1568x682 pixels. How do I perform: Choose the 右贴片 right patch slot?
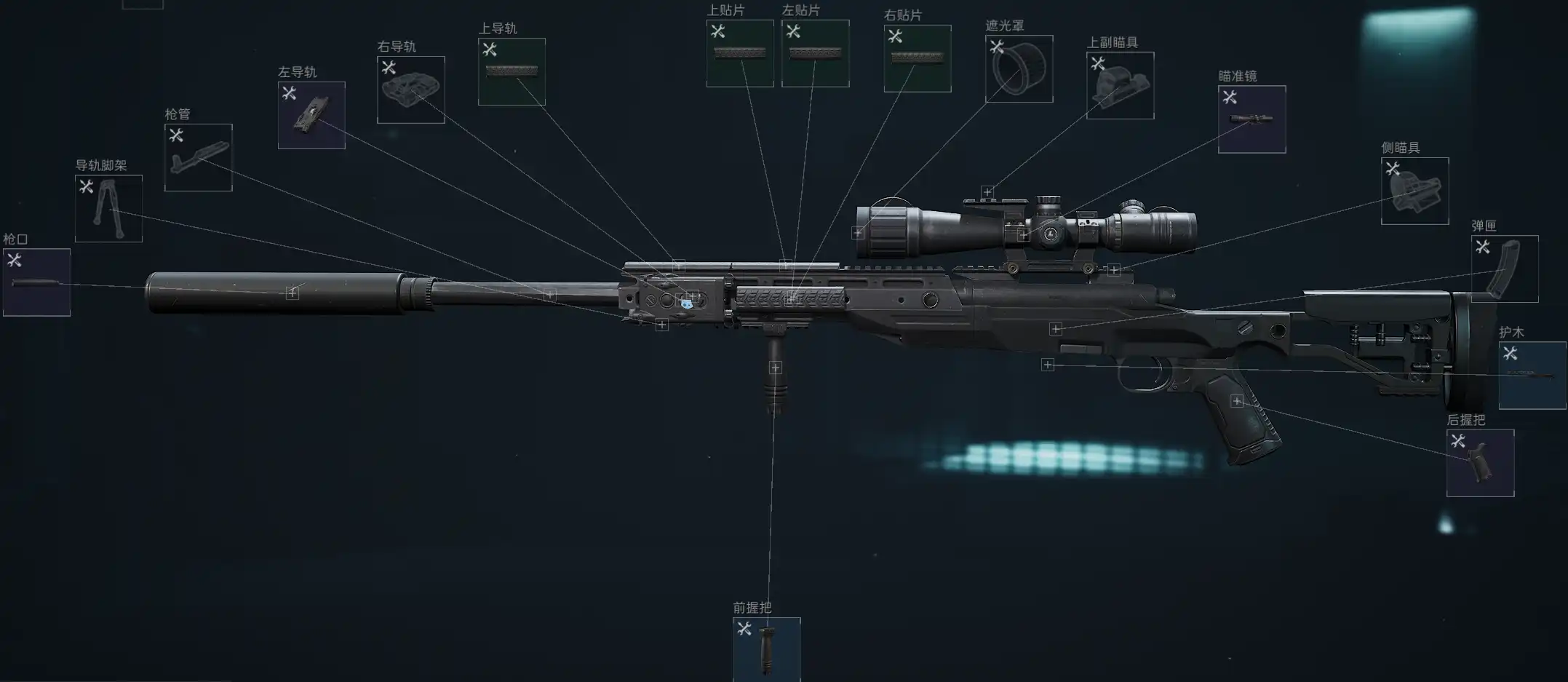pos(917,59)
